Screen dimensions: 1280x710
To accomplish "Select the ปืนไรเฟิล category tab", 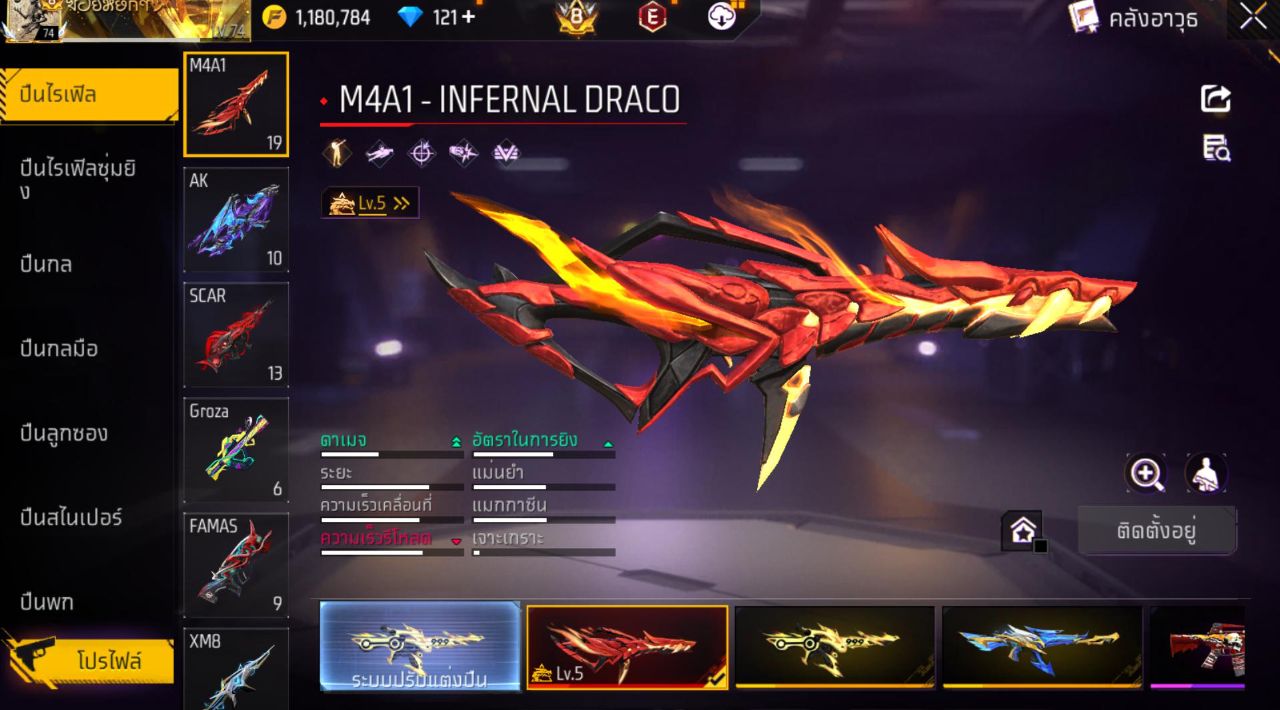I will 88,95.
